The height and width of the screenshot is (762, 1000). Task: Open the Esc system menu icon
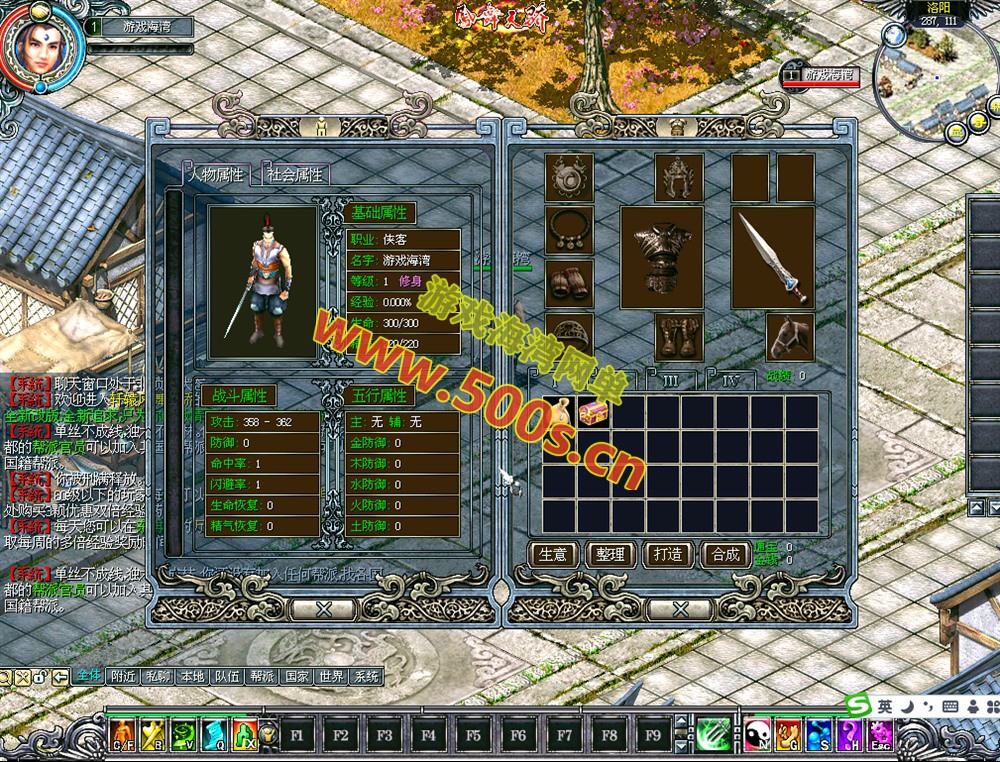point(880,736)
